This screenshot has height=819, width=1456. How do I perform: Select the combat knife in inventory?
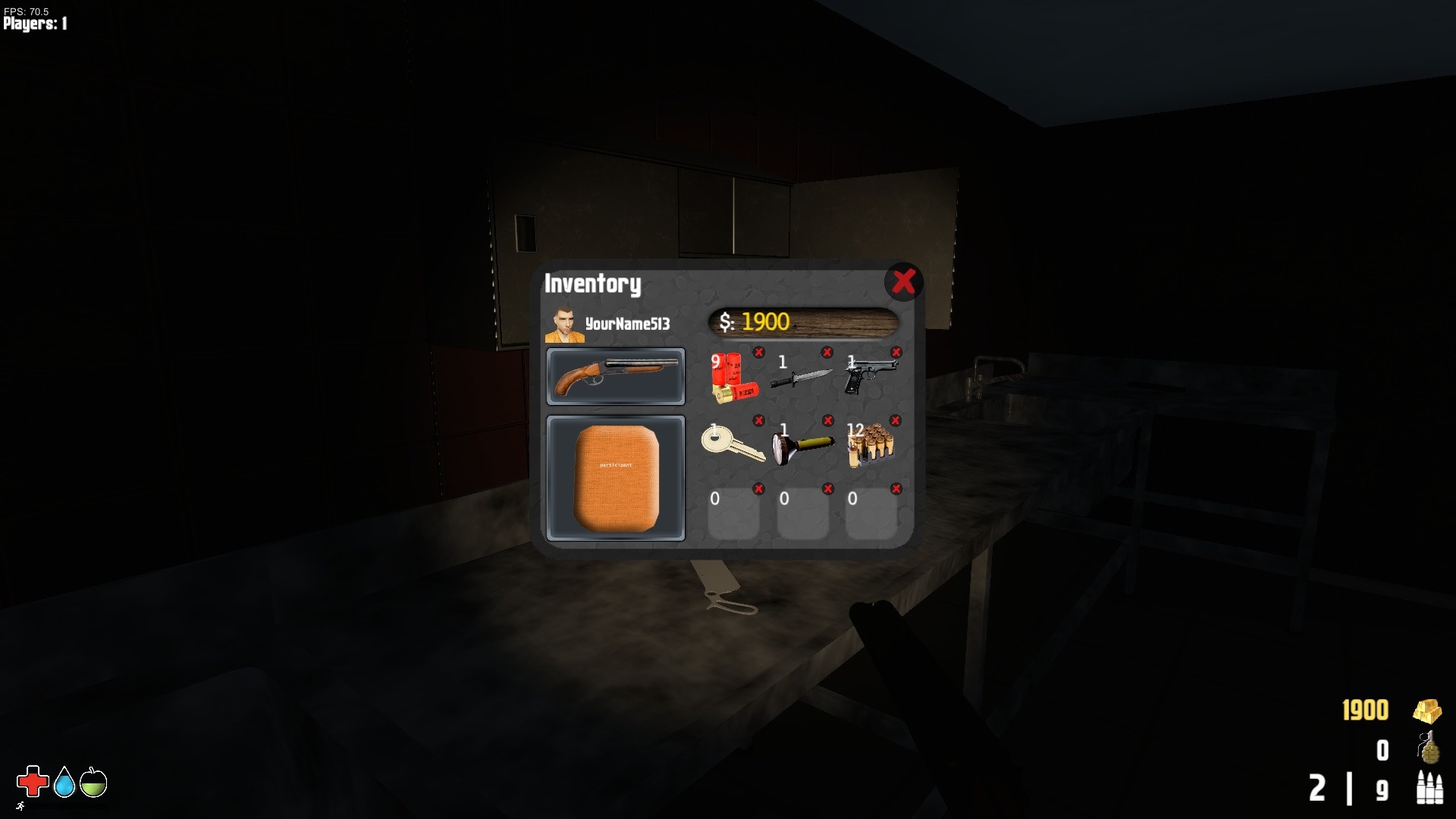(800, 378)
